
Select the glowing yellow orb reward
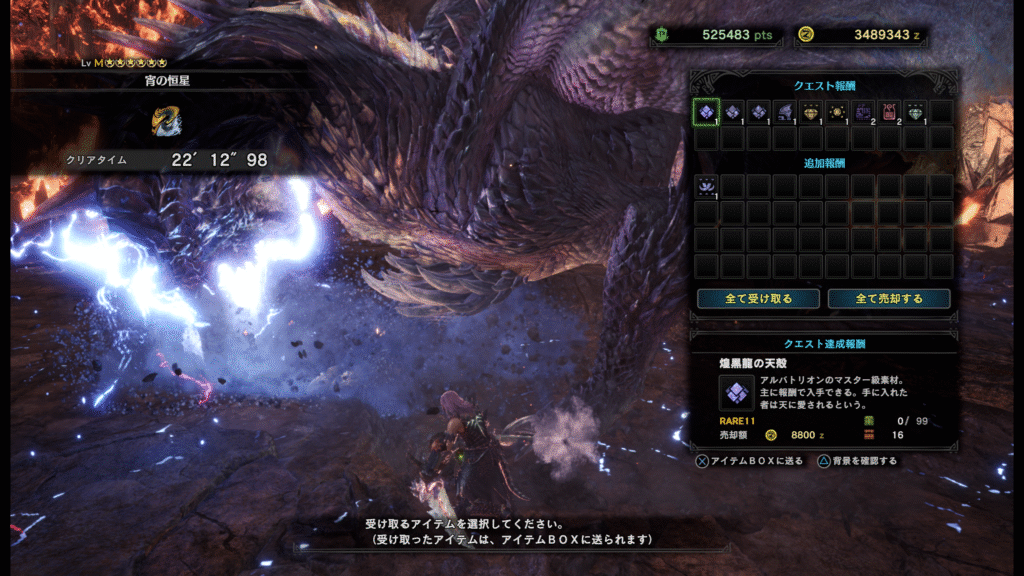837,112
